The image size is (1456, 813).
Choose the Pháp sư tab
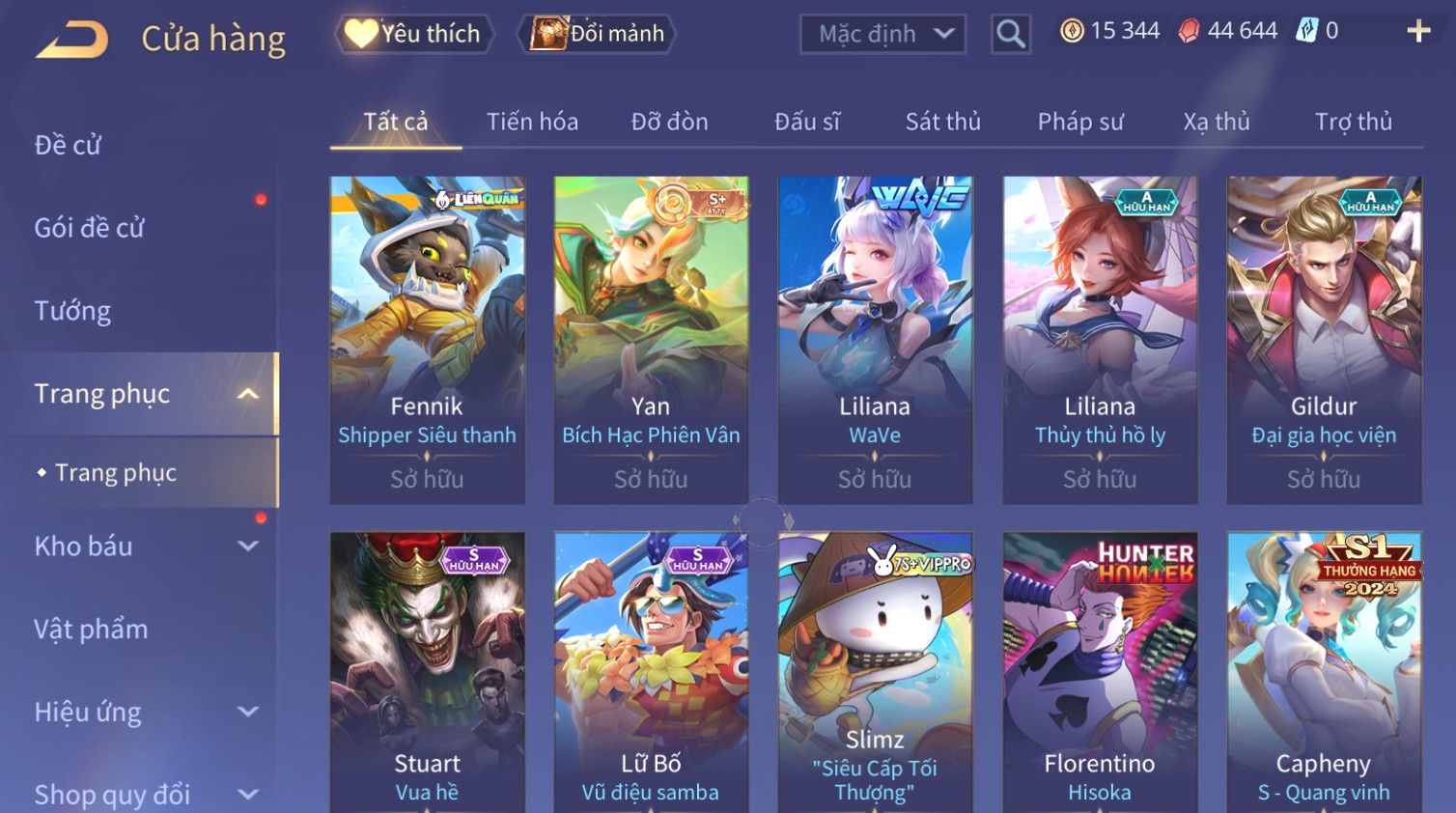1080,122
